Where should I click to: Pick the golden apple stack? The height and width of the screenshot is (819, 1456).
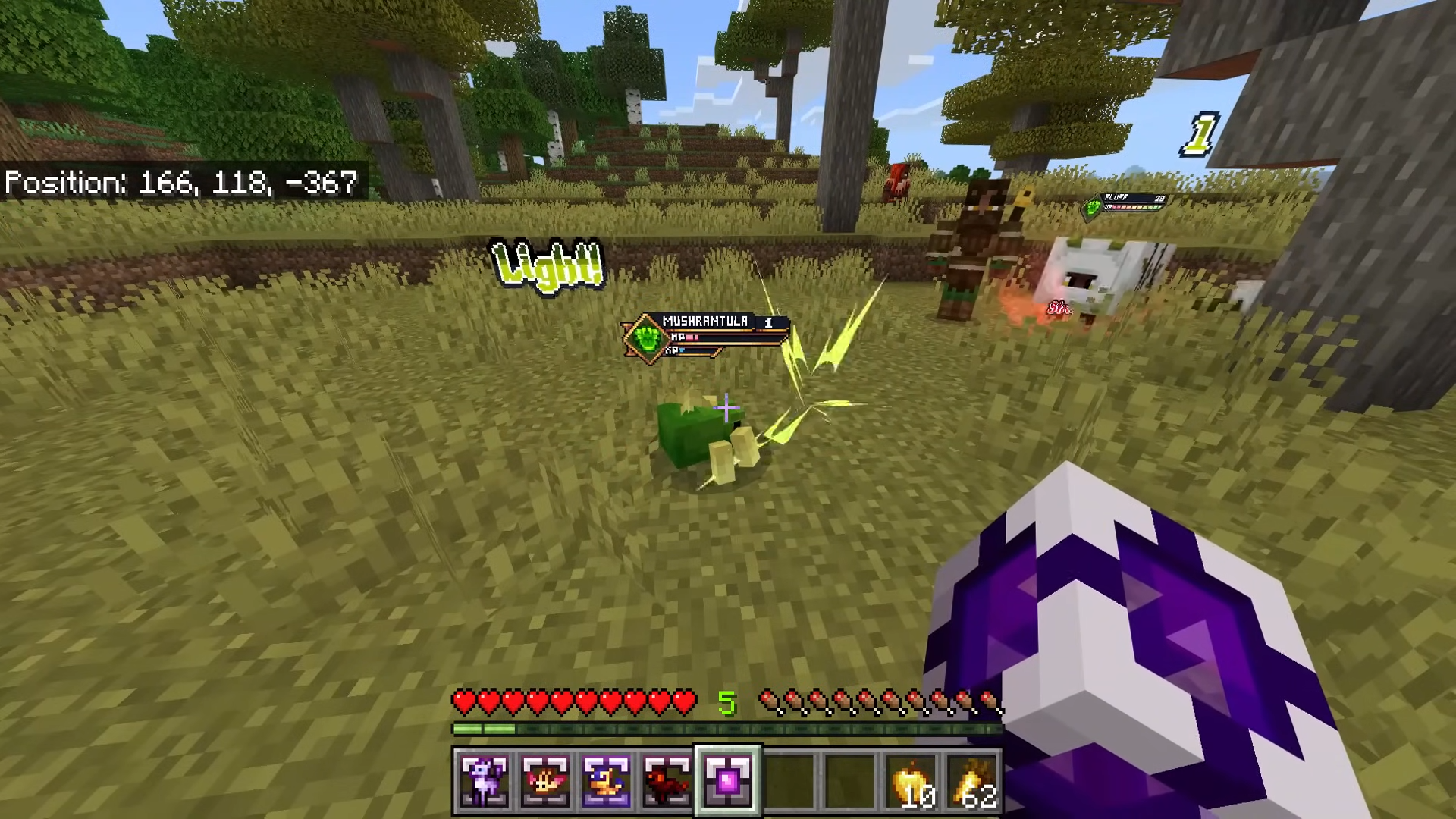tap(912, 782)
